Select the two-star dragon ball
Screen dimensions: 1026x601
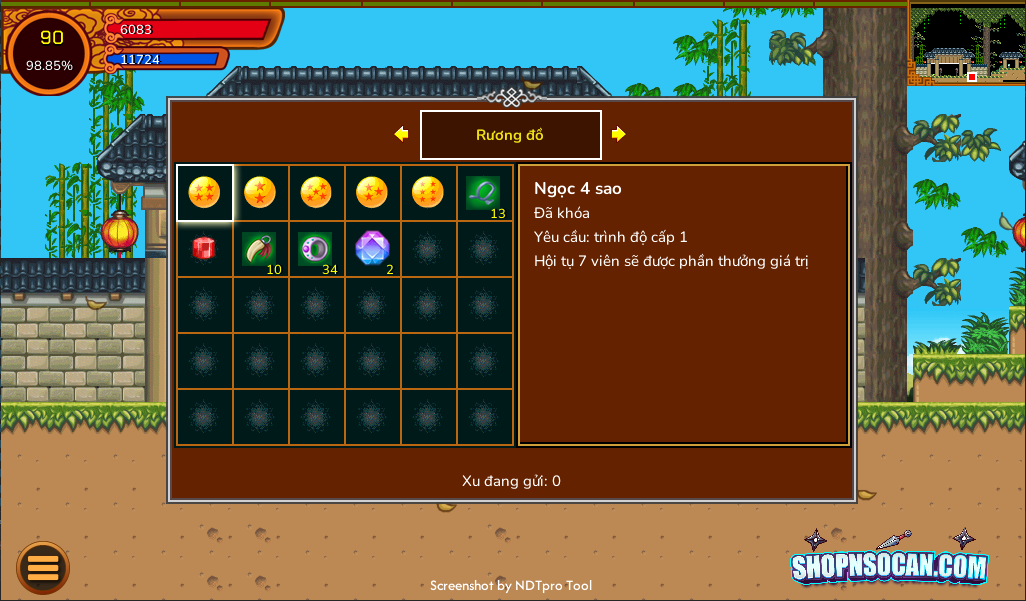click(260, 192)
